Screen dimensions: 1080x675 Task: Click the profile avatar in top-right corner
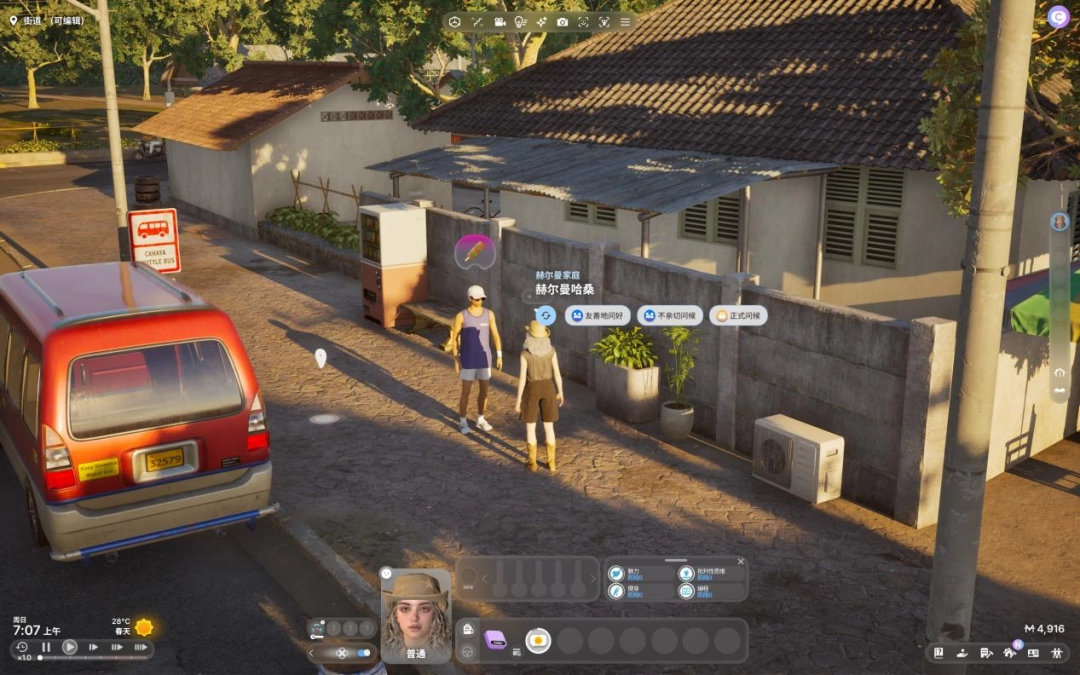click(x=1058, y=17)
